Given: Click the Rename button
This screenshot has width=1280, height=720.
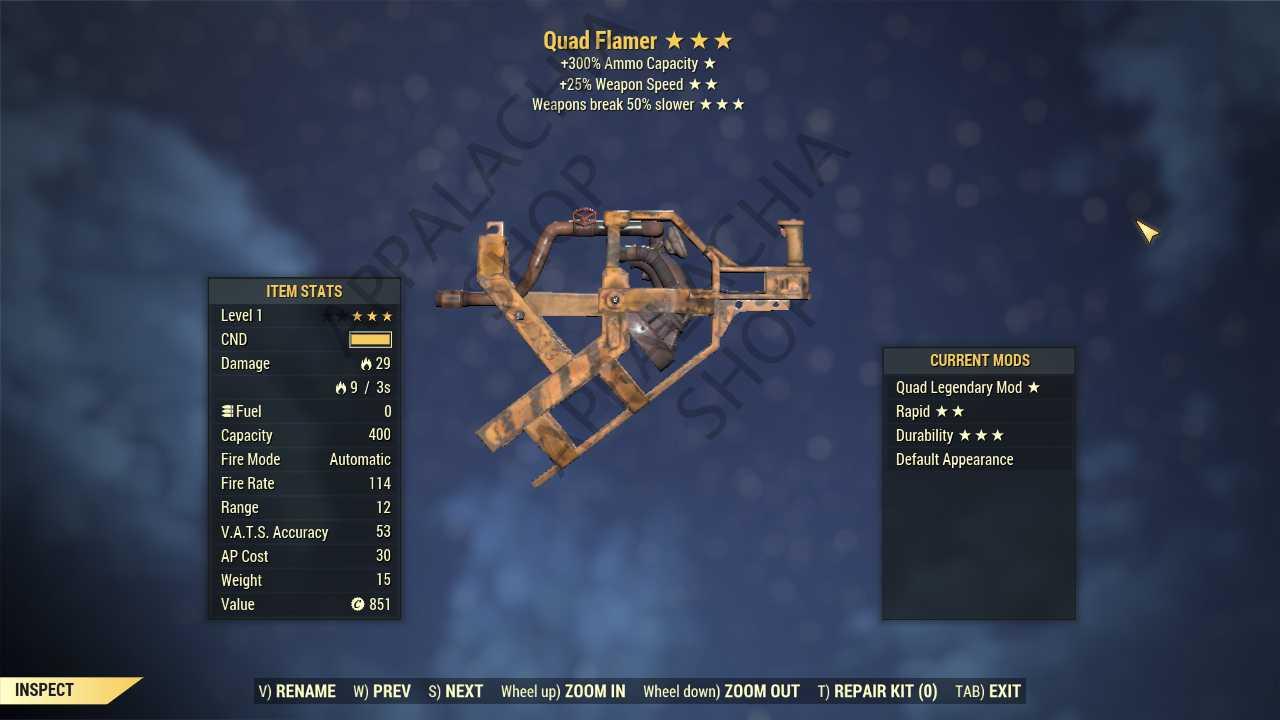Looking at the screenshot, I should point(297,691).
